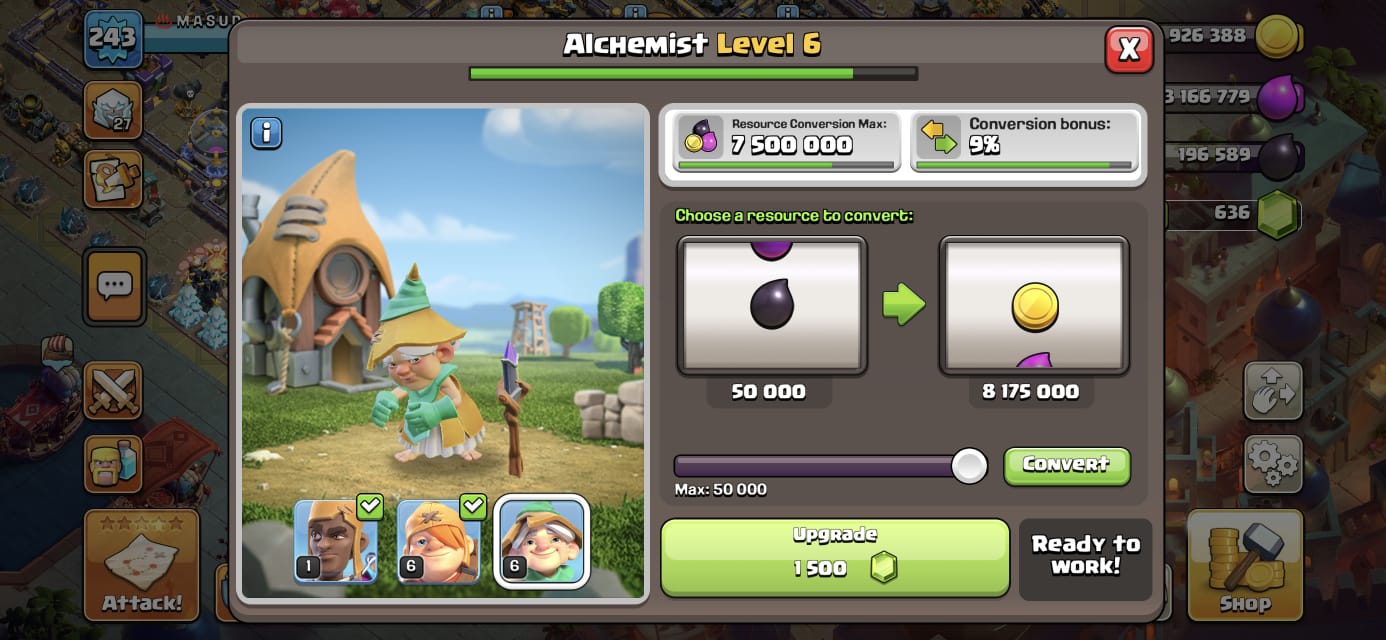
Task: Open the chat speech bubble
Action: [114, 286]
